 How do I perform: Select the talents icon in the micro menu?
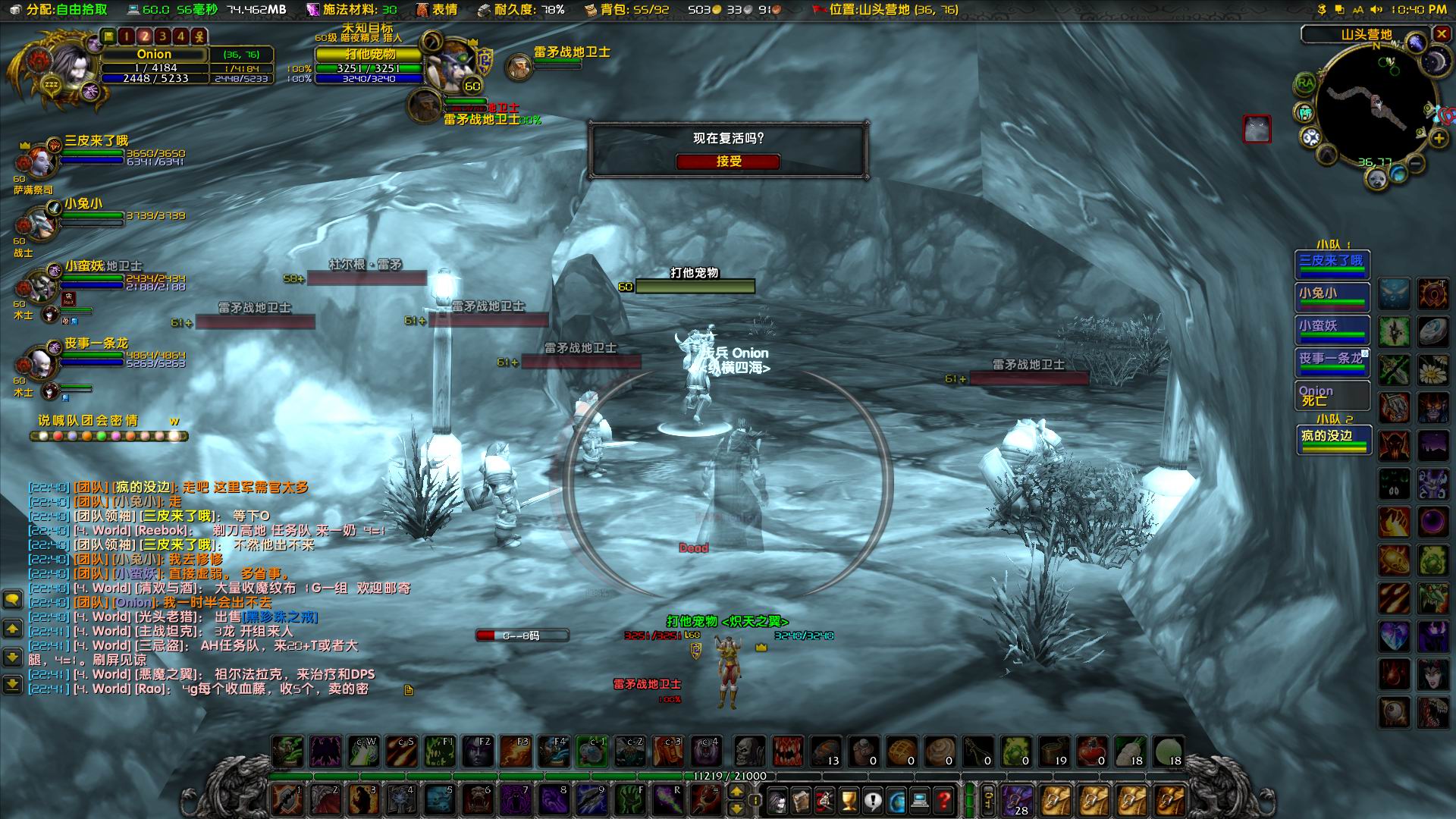(824, 800)
